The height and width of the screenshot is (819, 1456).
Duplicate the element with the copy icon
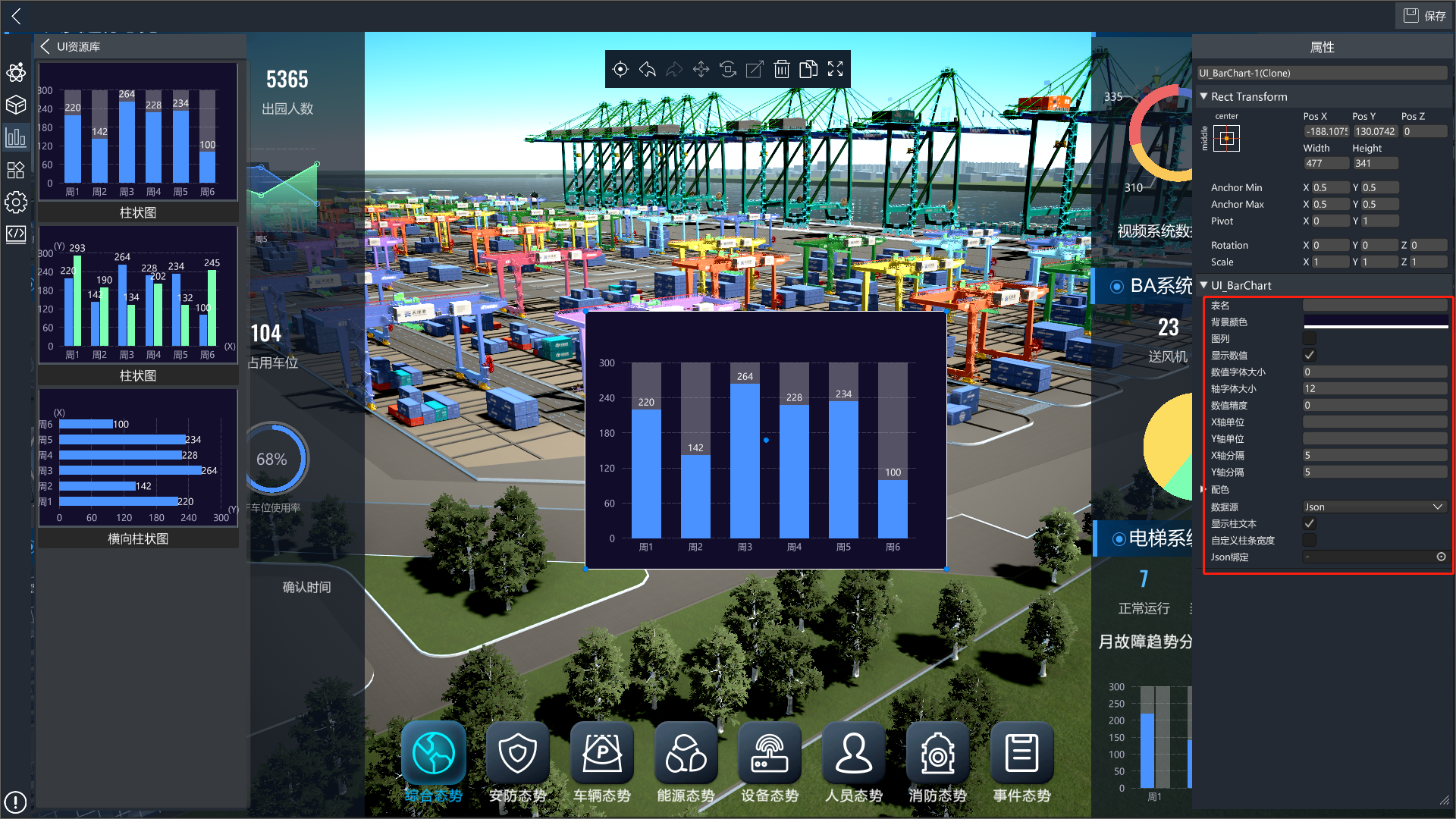click(808, 70)
